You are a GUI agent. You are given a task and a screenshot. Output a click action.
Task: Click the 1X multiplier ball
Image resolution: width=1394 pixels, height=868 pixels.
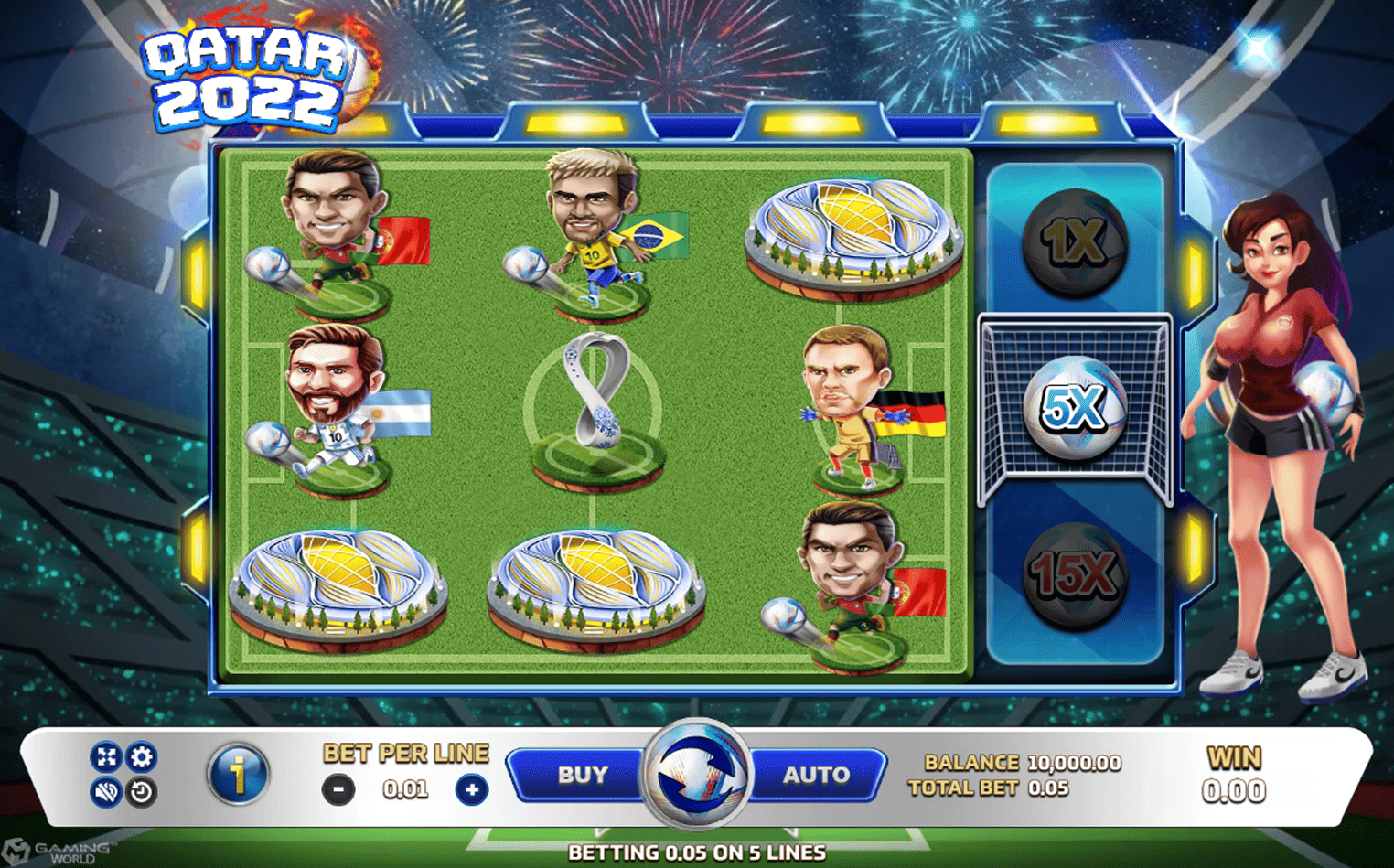1076,243
